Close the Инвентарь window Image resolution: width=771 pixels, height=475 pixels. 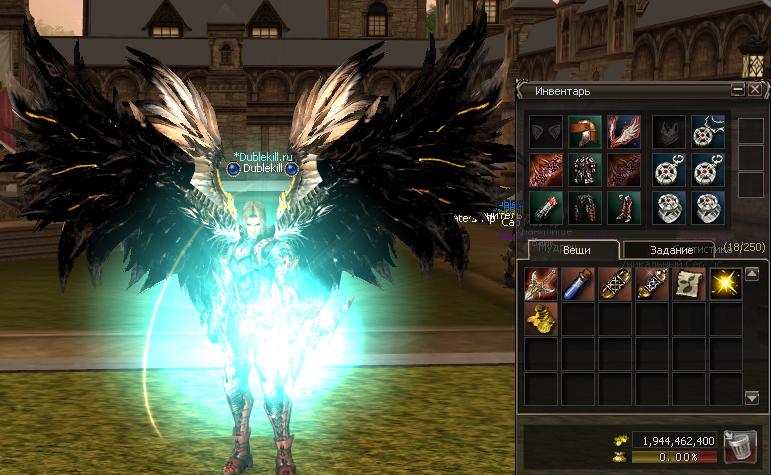(755, 91)
